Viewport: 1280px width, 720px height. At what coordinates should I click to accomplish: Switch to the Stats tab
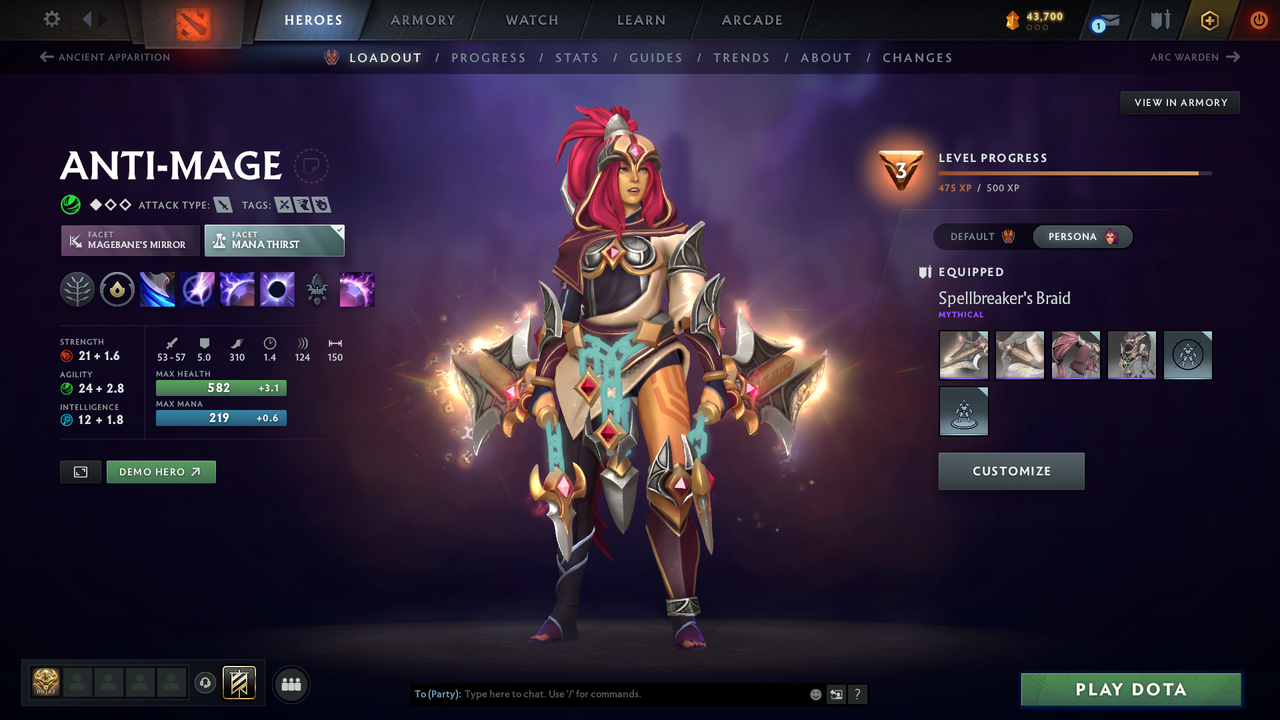[577, 57]
